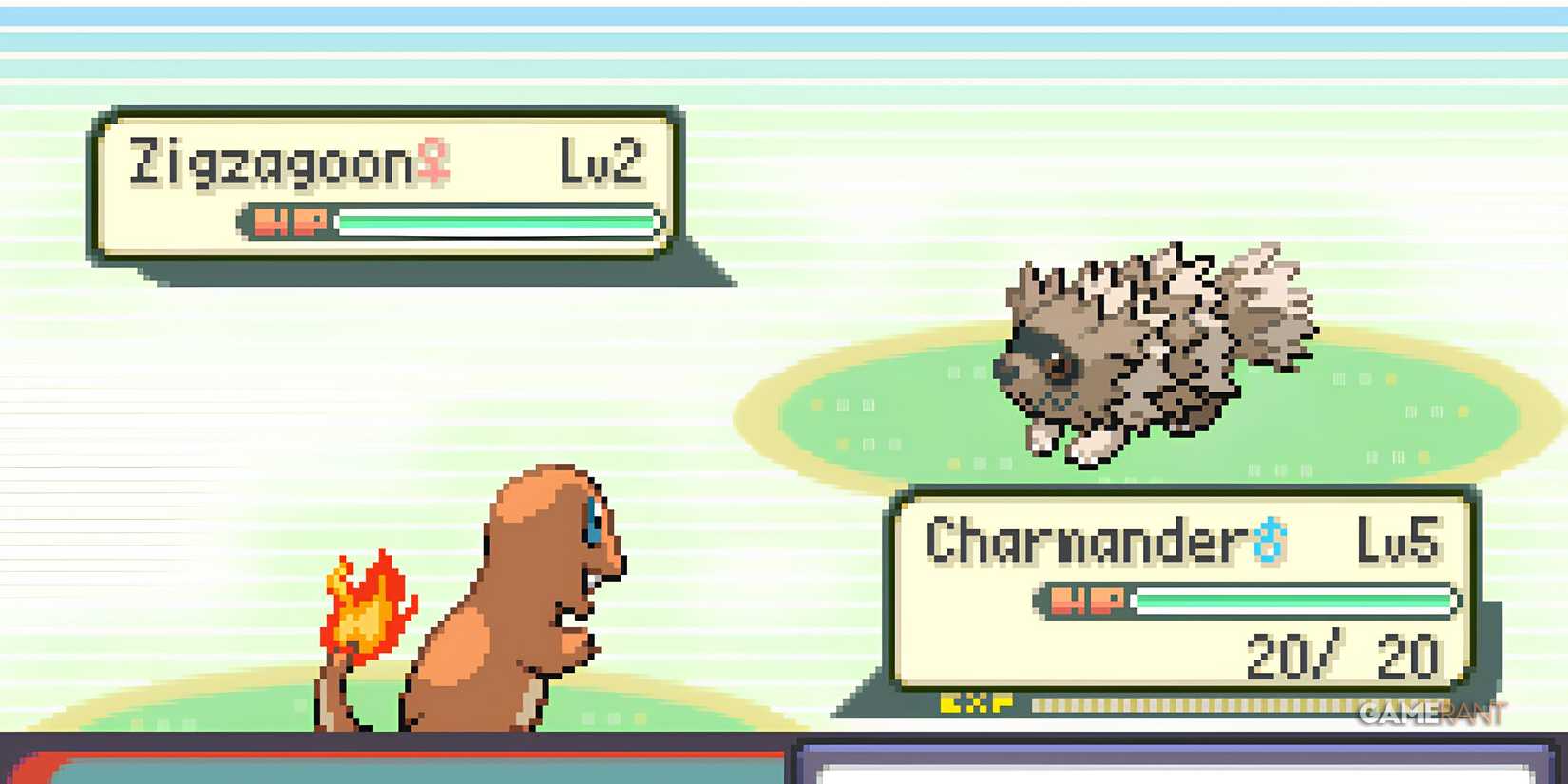
Task: Click the female gender icon next to Zigzagoon
Action: pyautogui.click(x=434, y=162)
